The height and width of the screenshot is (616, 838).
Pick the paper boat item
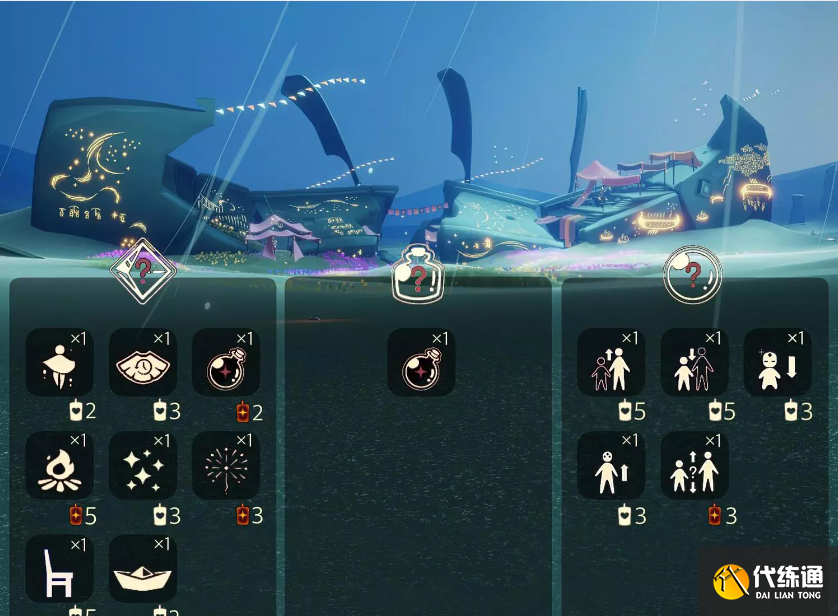pyautogui.click(x=142, y=568)
